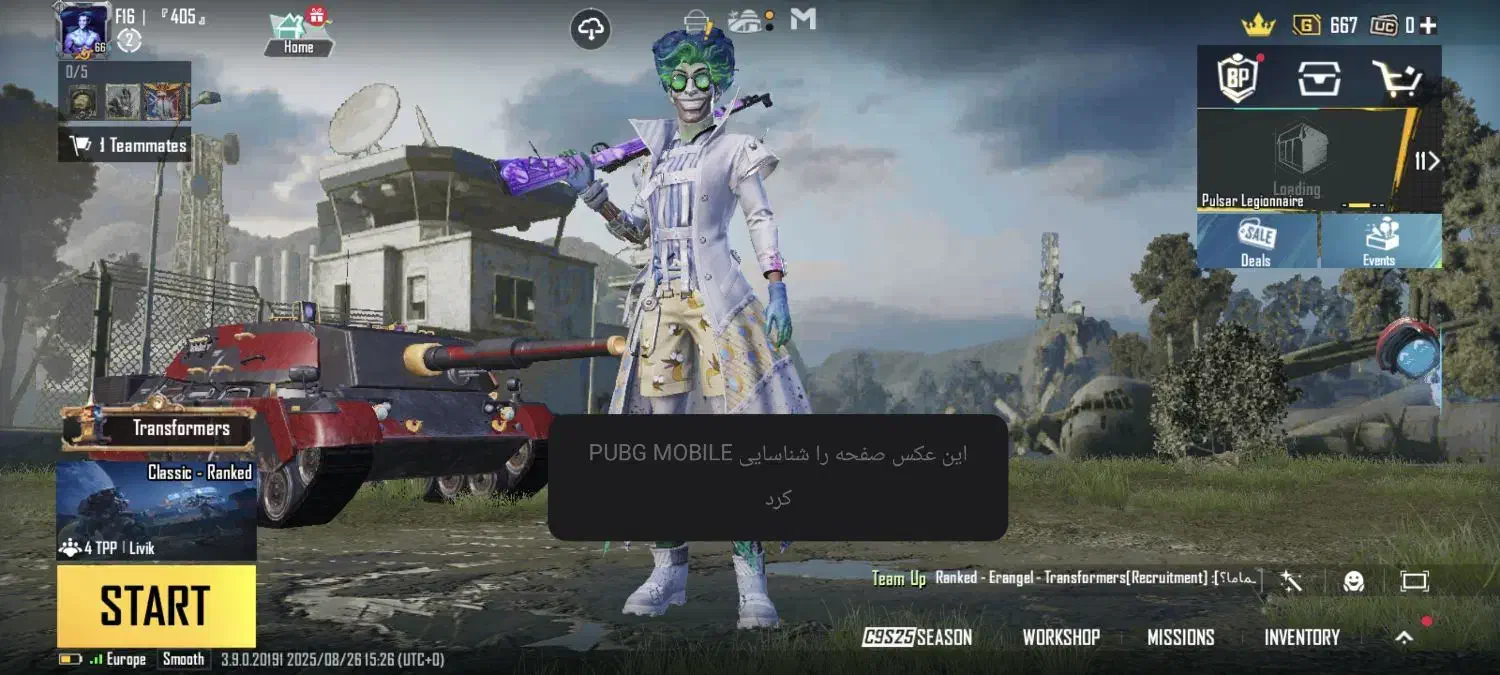Open the emote smiley icon

[x=1354, y=581]
